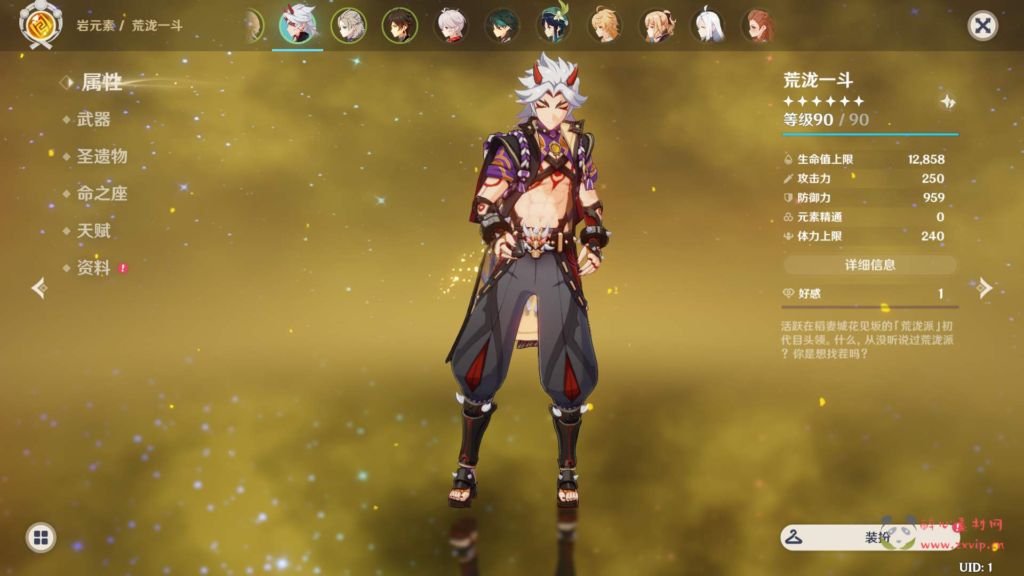Image resolution: width=1024 pixels, height=576 pixels.
Task: Select the 圣遗物 artifacts menu entry
Action: [101, 156]
